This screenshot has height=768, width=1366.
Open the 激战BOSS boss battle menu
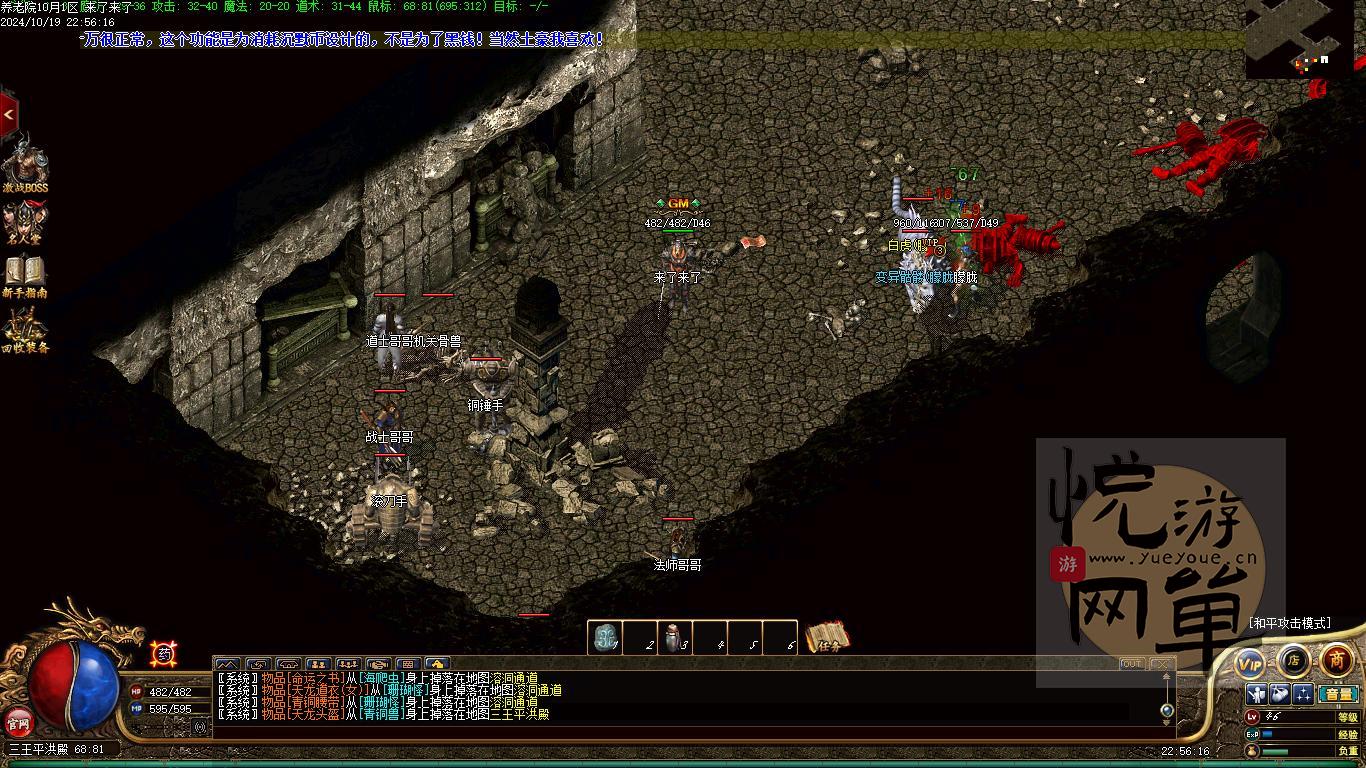[x=24, y=165]
